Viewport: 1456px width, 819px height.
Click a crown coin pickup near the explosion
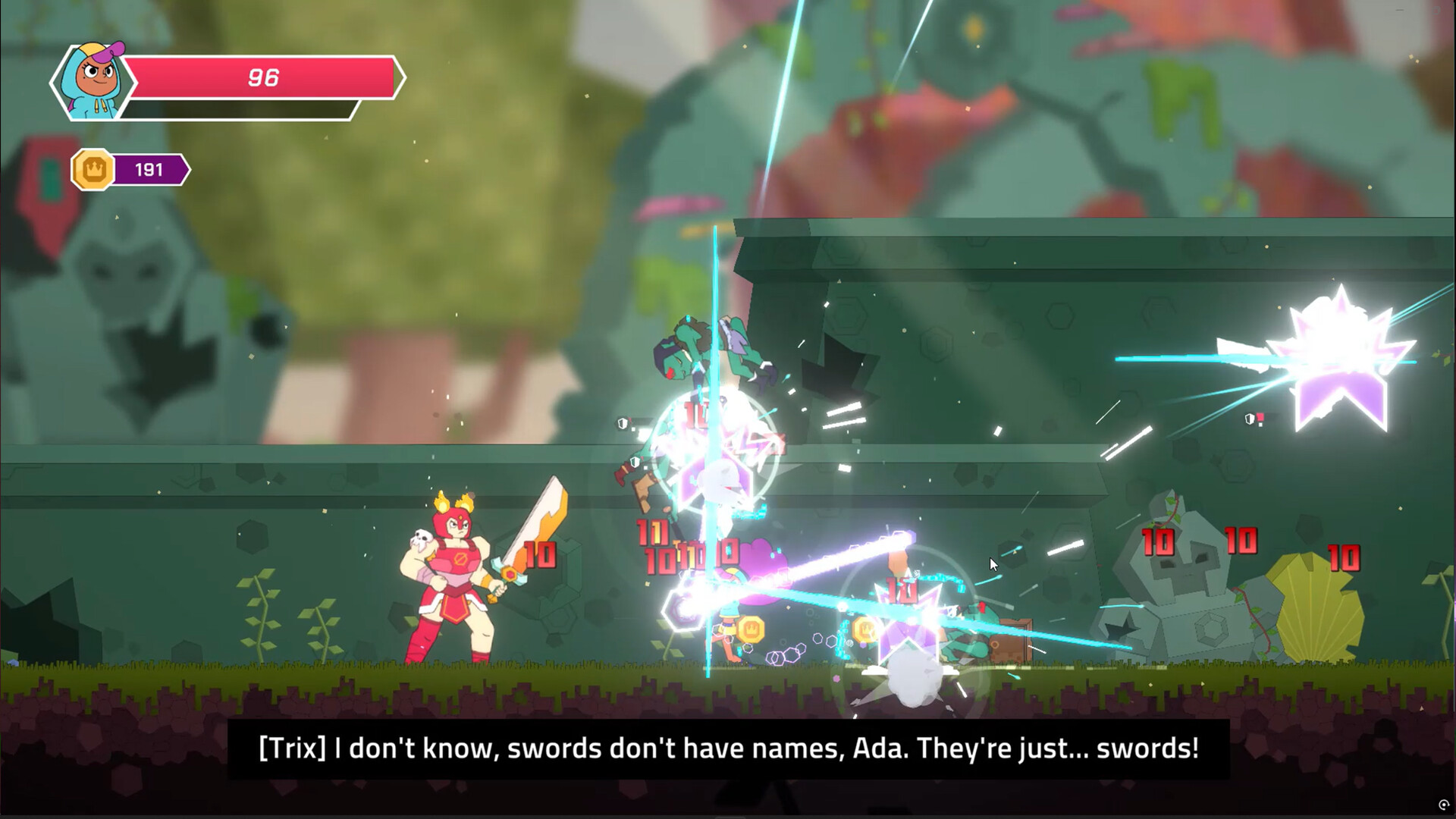click(751, 629)
